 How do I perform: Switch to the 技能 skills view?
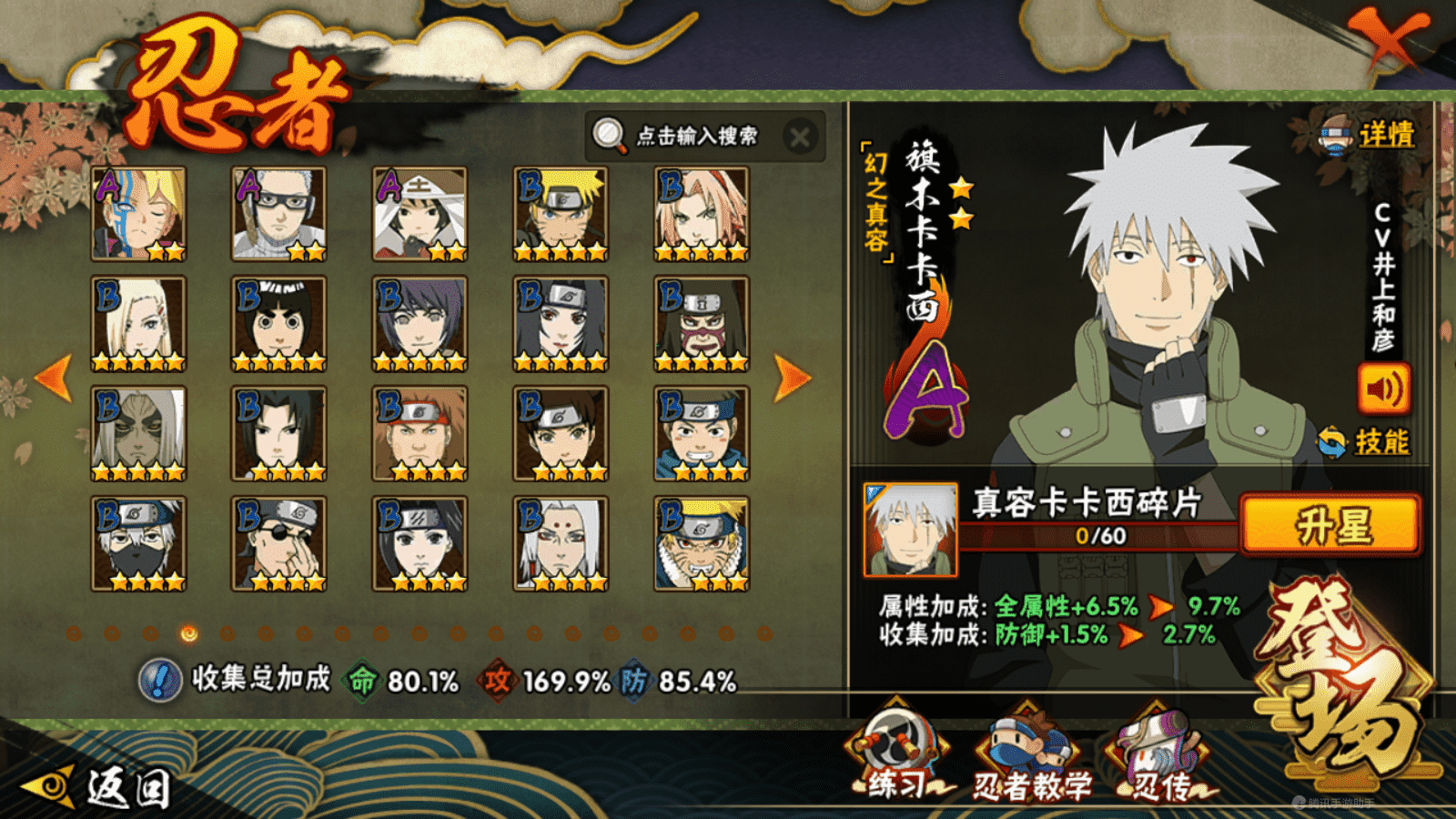coord(1367,442)
